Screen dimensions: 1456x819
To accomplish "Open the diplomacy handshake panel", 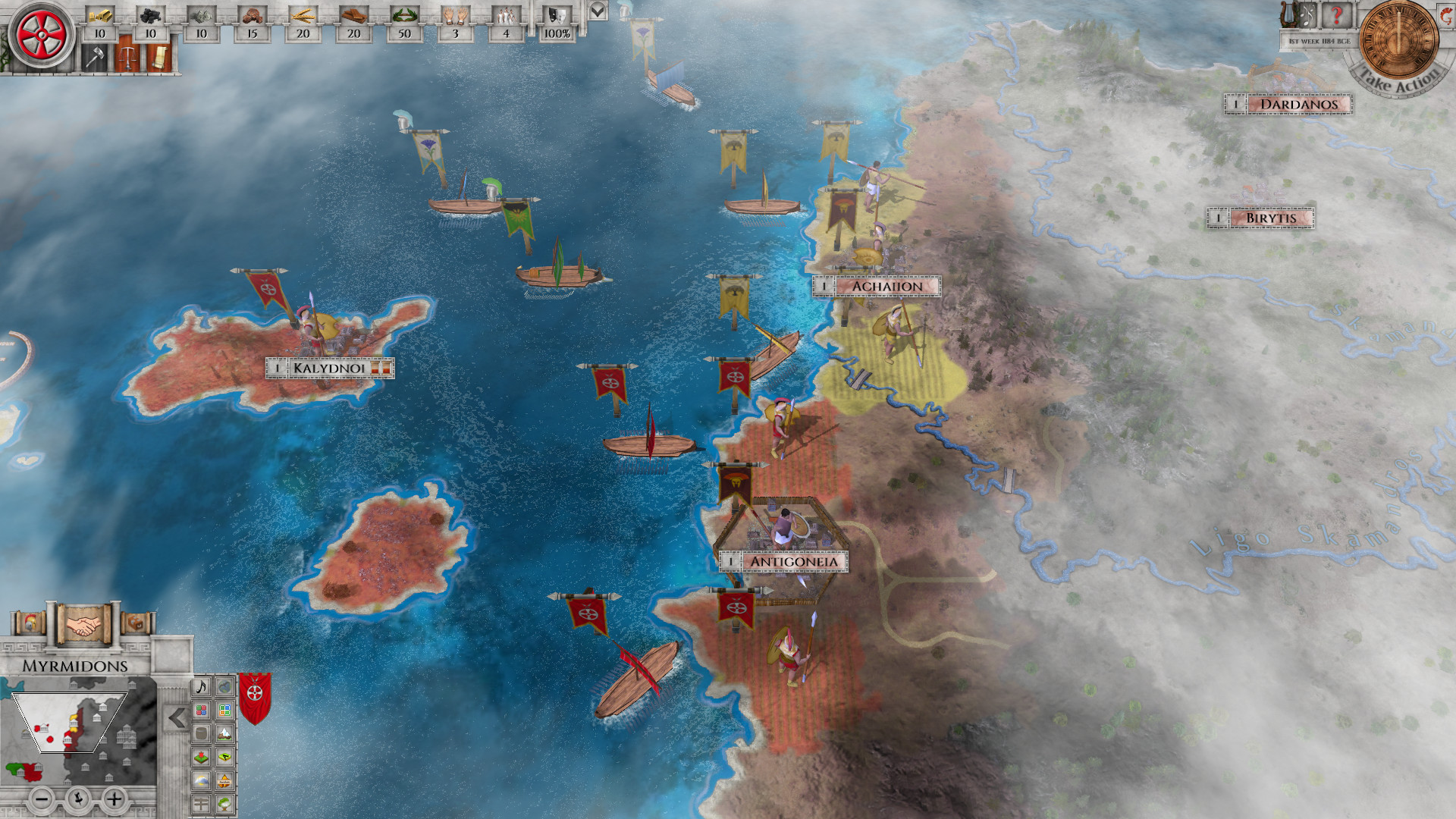I will (83, 625).
